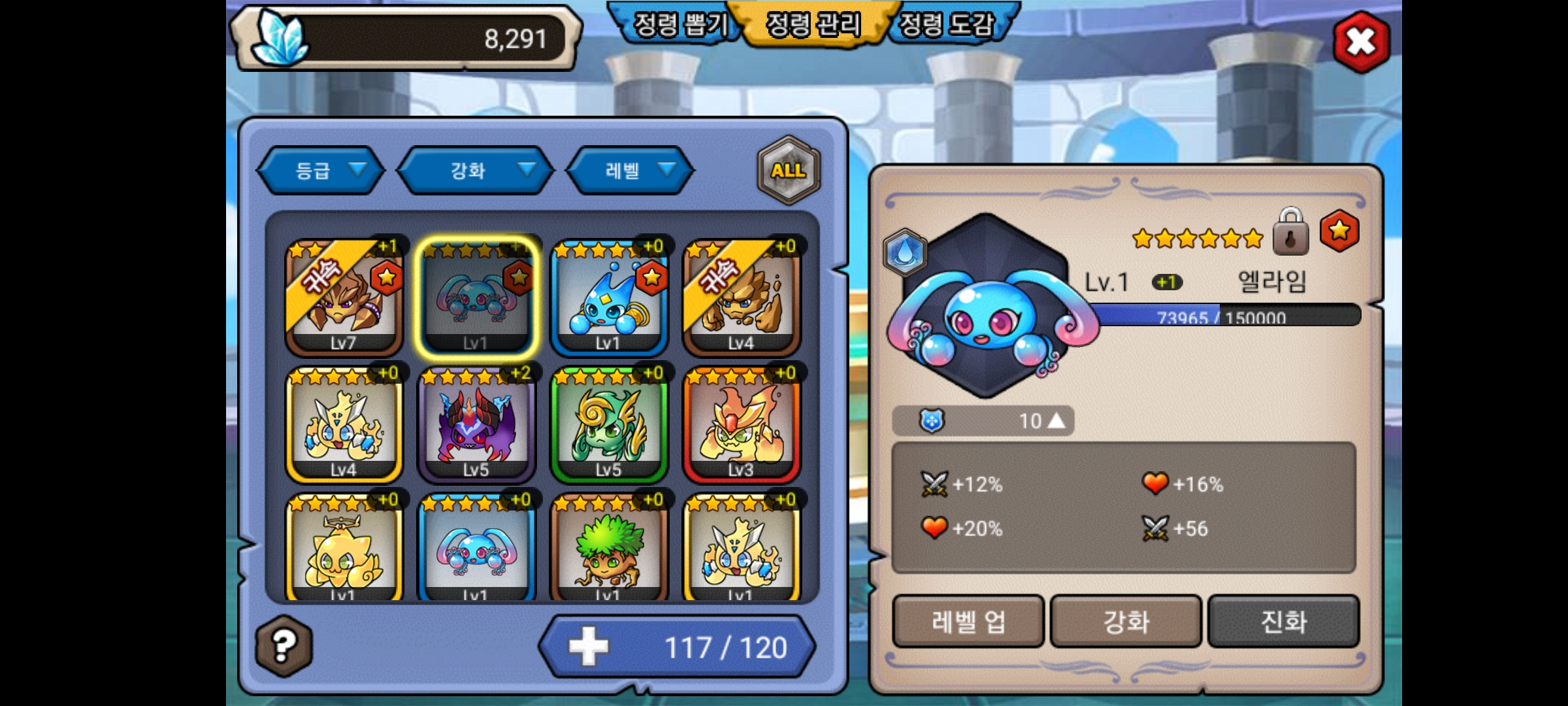Toggle the ALL hexagon filter
The image size is (1568, 706).
(789, 171)
